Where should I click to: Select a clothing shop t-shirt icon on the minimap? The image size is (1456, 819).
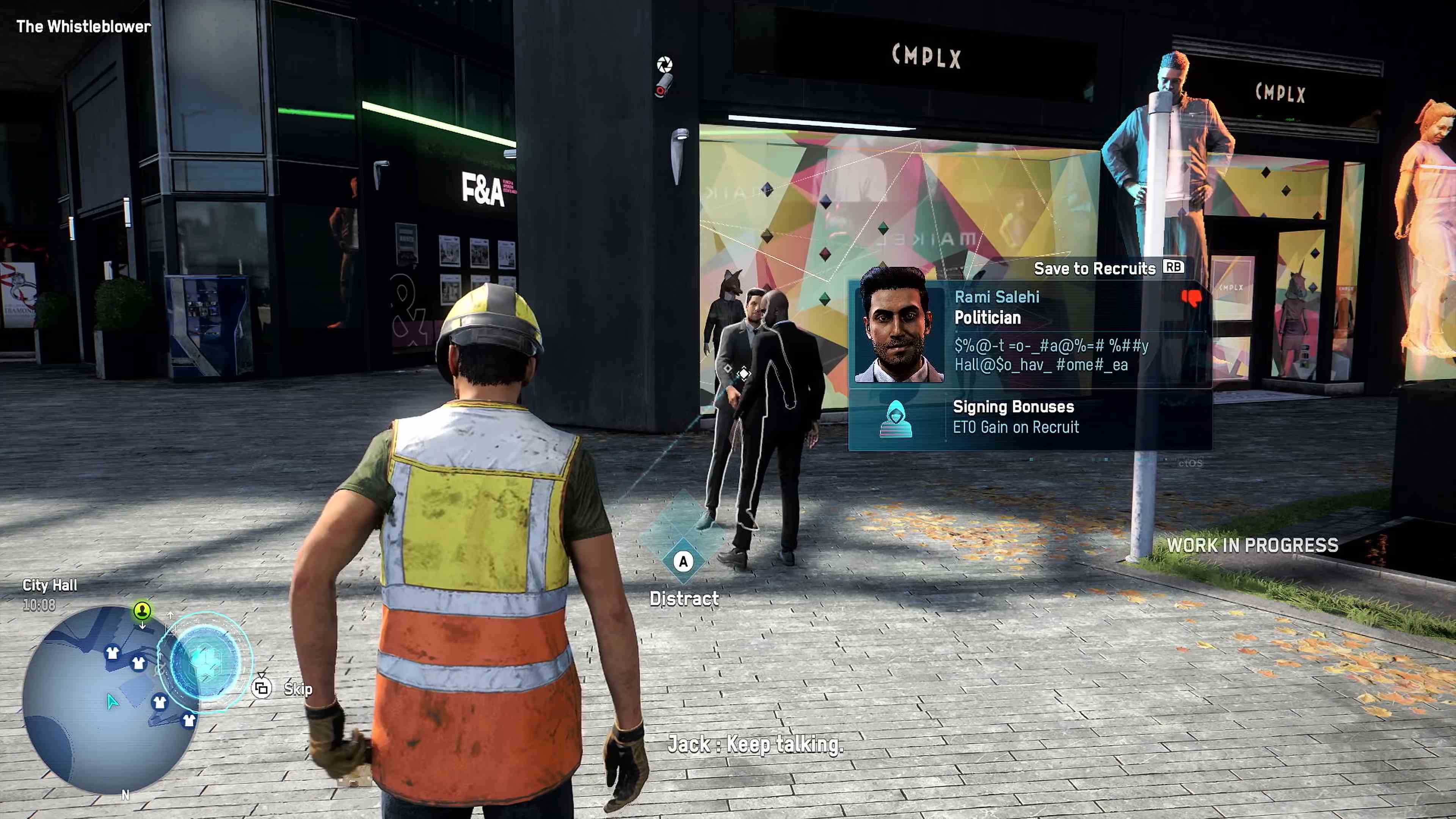click(x=112, y=653)
